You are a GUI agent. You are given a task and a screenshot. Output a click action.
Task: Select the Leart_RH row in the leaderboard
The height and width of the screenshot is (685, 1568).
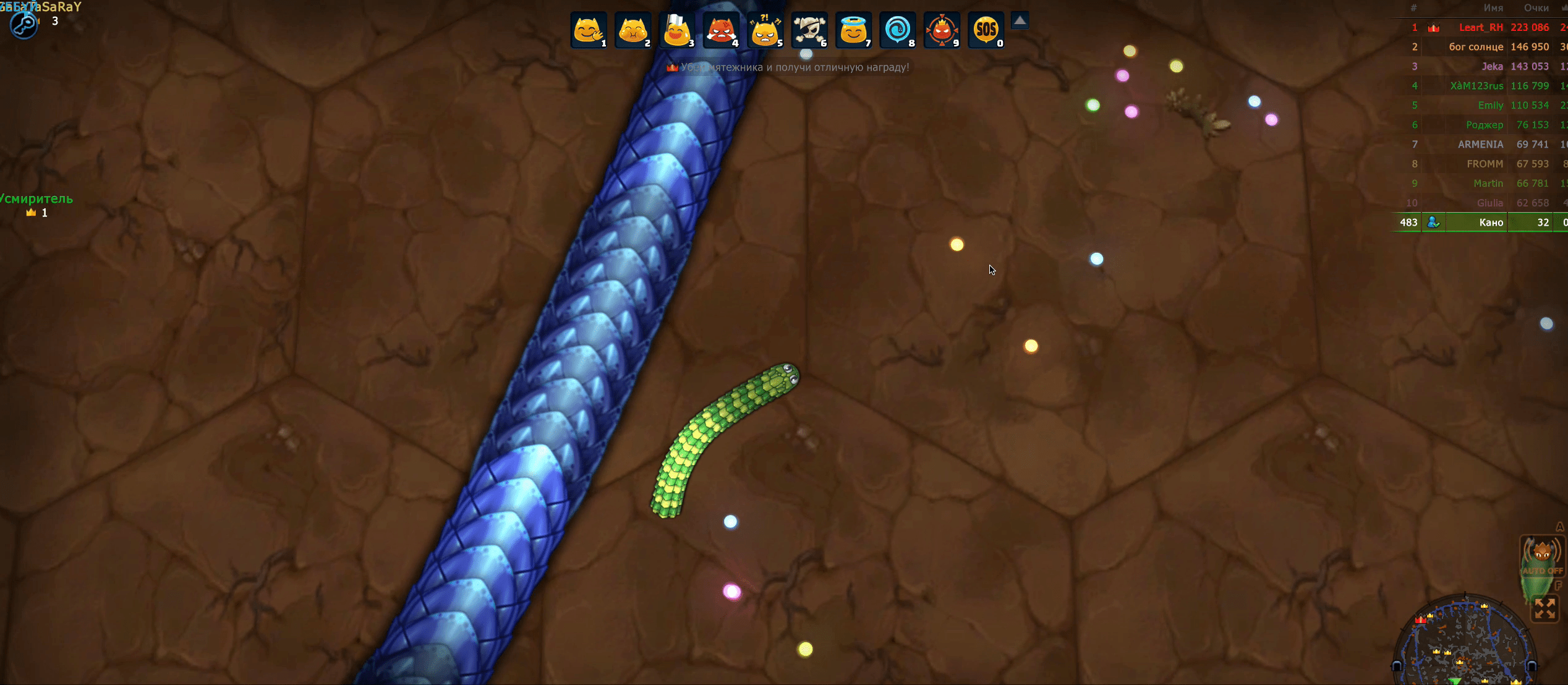click(1480, 27)
